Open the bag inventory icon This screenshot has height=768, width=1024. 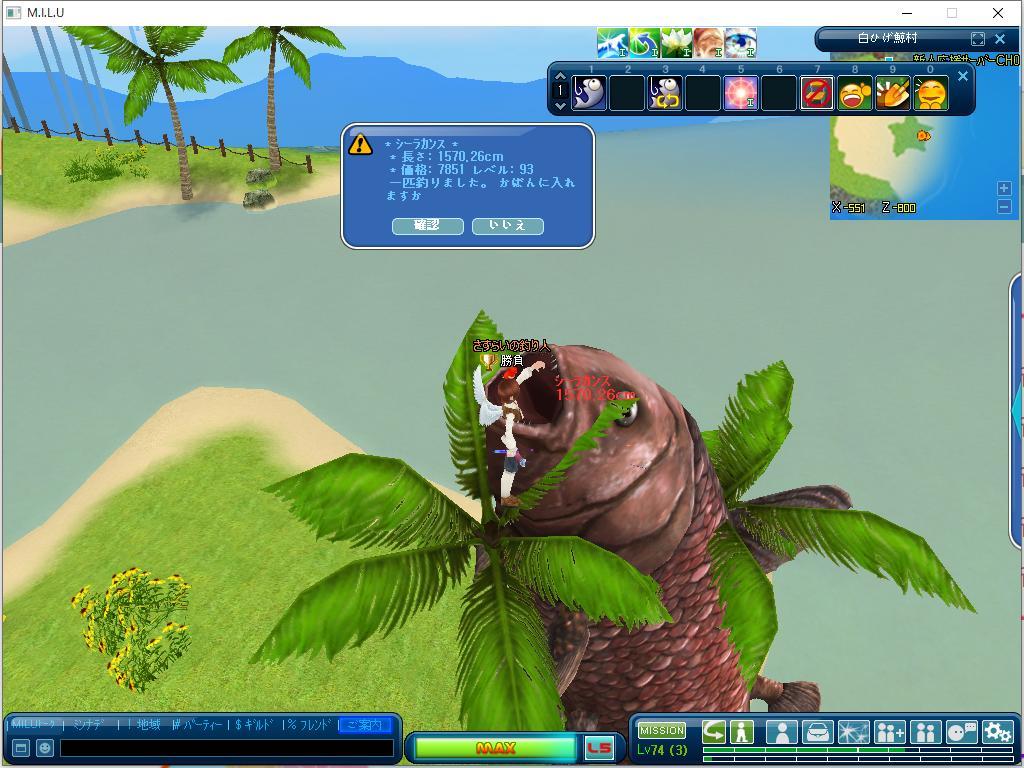[817, 732]
